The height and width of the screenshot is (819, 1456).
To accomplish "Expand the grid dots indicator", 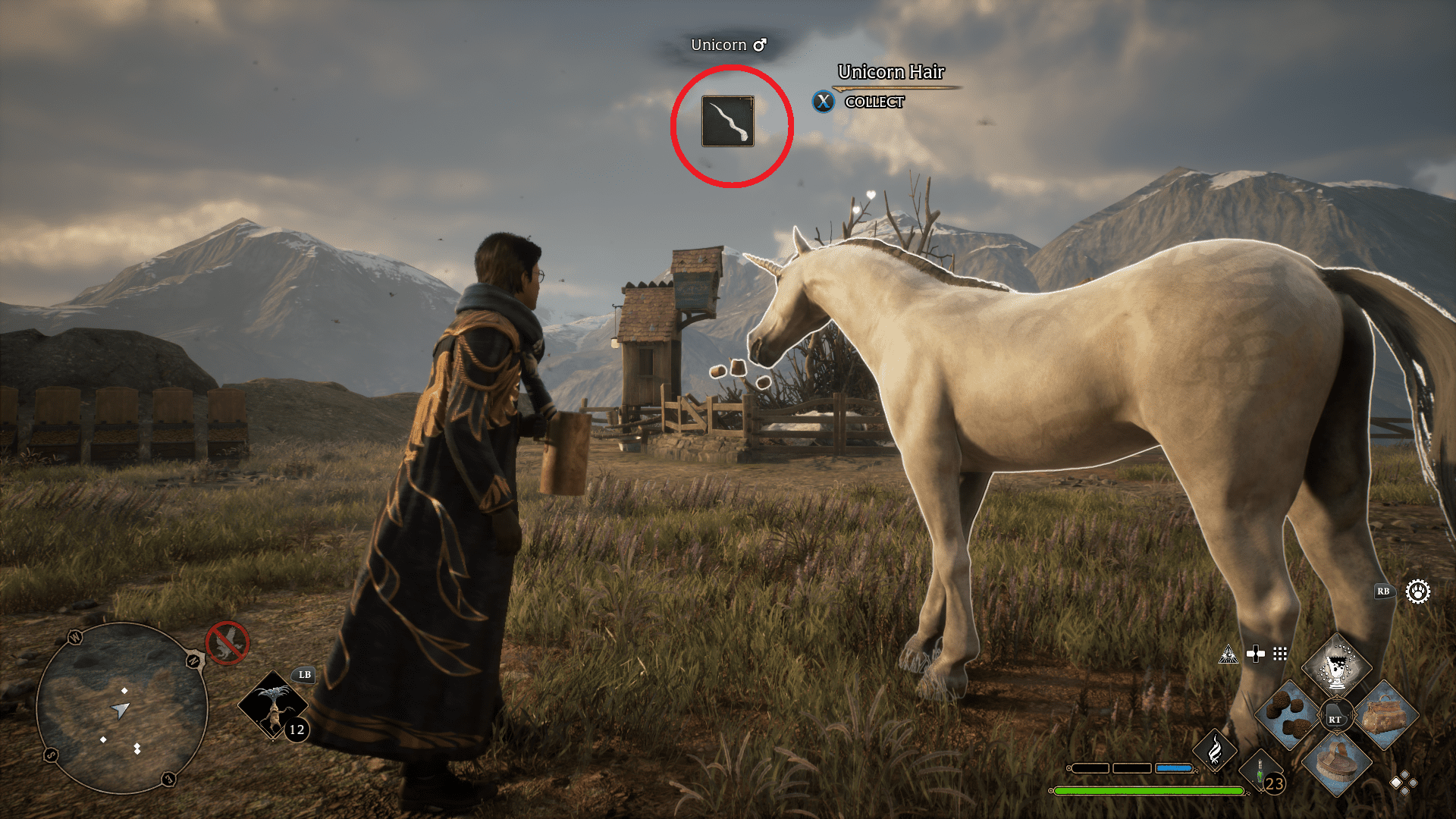I will point(1280,653).
